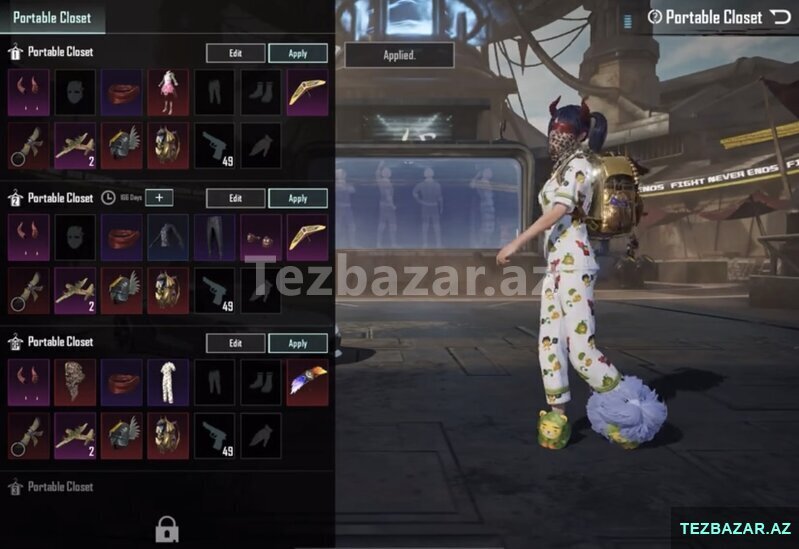Select the dark jacket slot in closet 2
The width and height of the screenshot is (799, 549).
pos(168,237)
